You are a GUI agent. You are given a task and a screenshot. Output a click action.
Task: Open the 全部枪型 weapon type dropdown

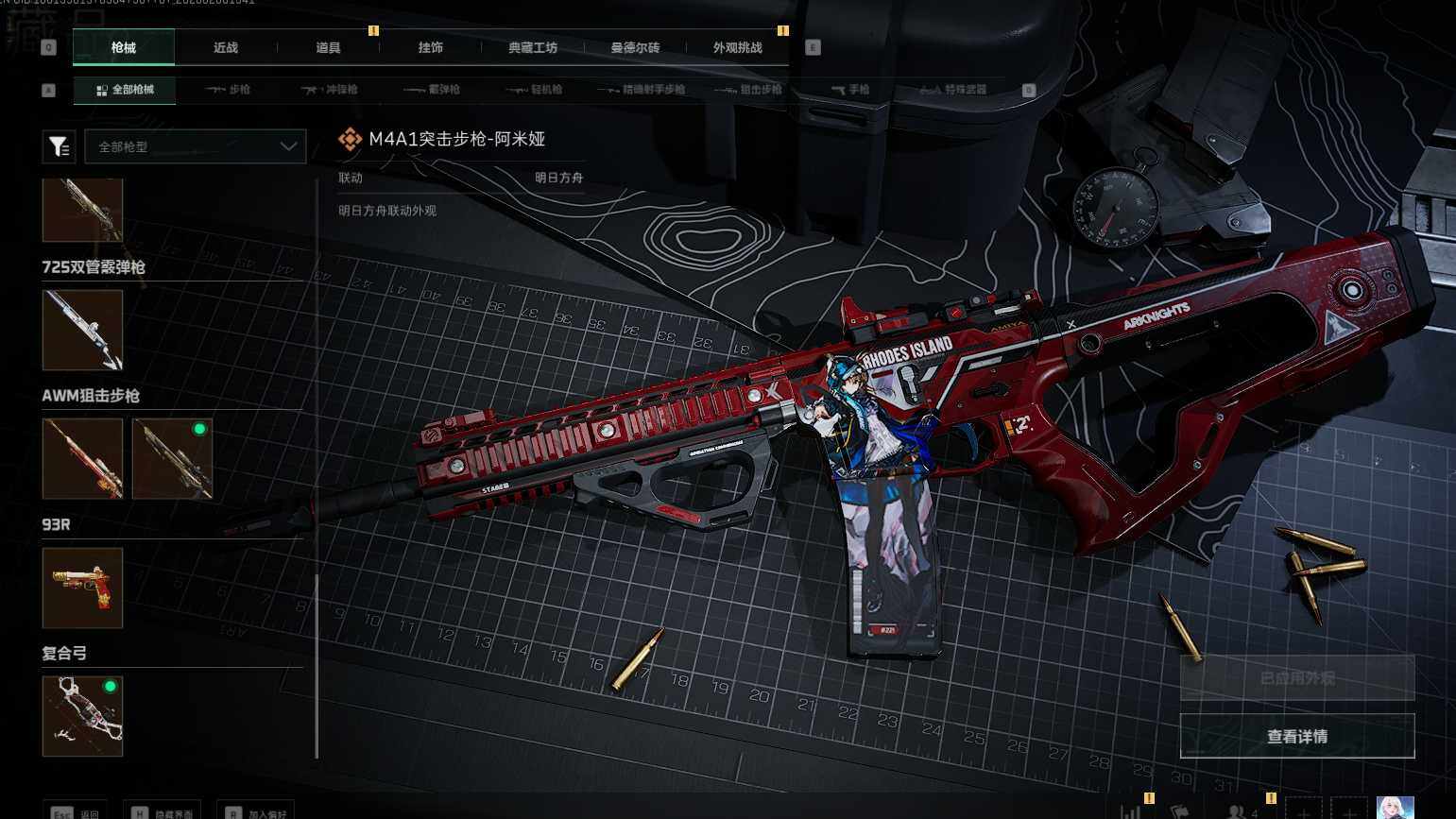[196, 146]
